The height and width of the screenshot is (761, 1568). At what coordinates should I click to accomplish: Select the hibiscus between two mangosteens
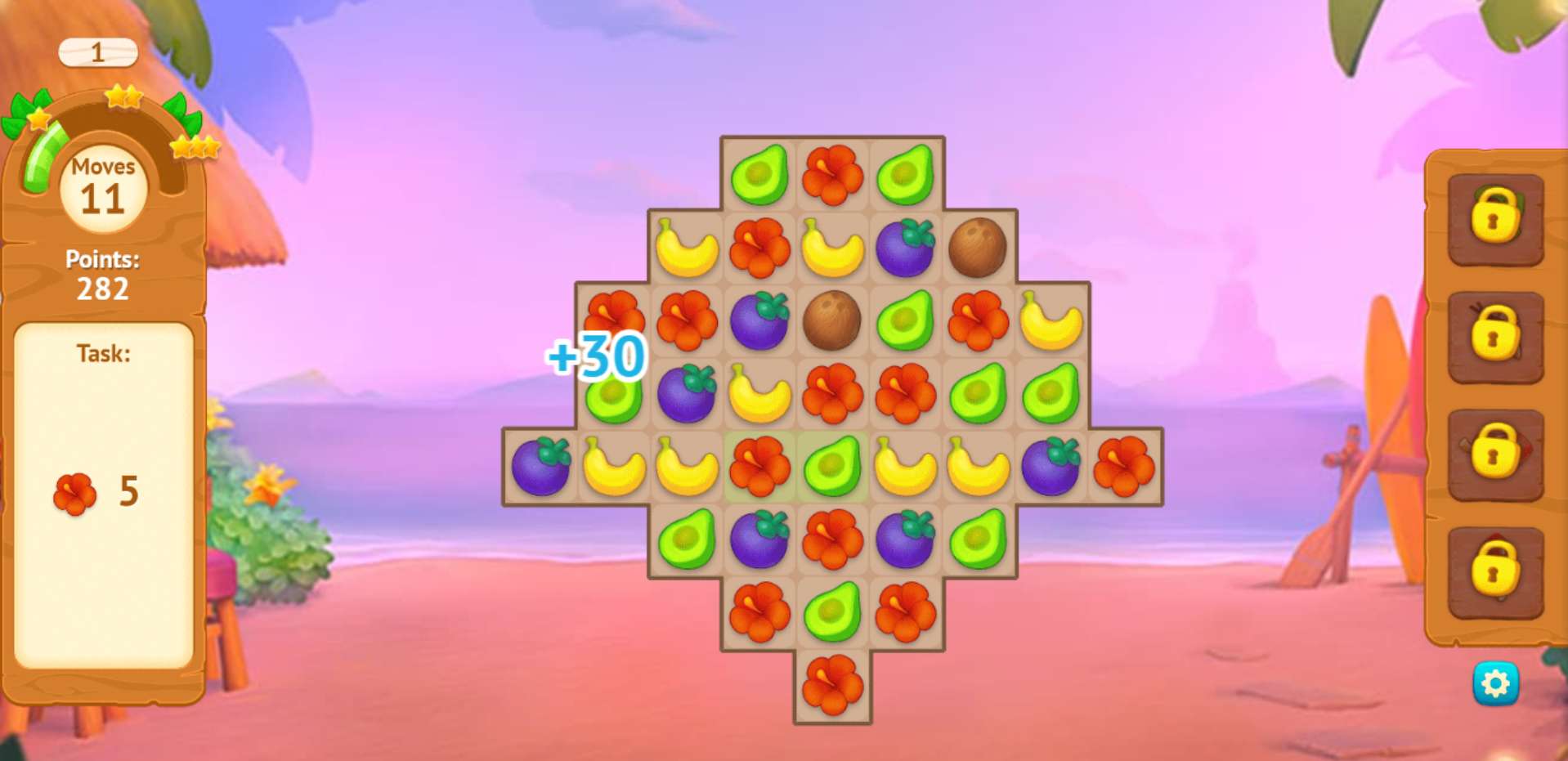[832, 539]
